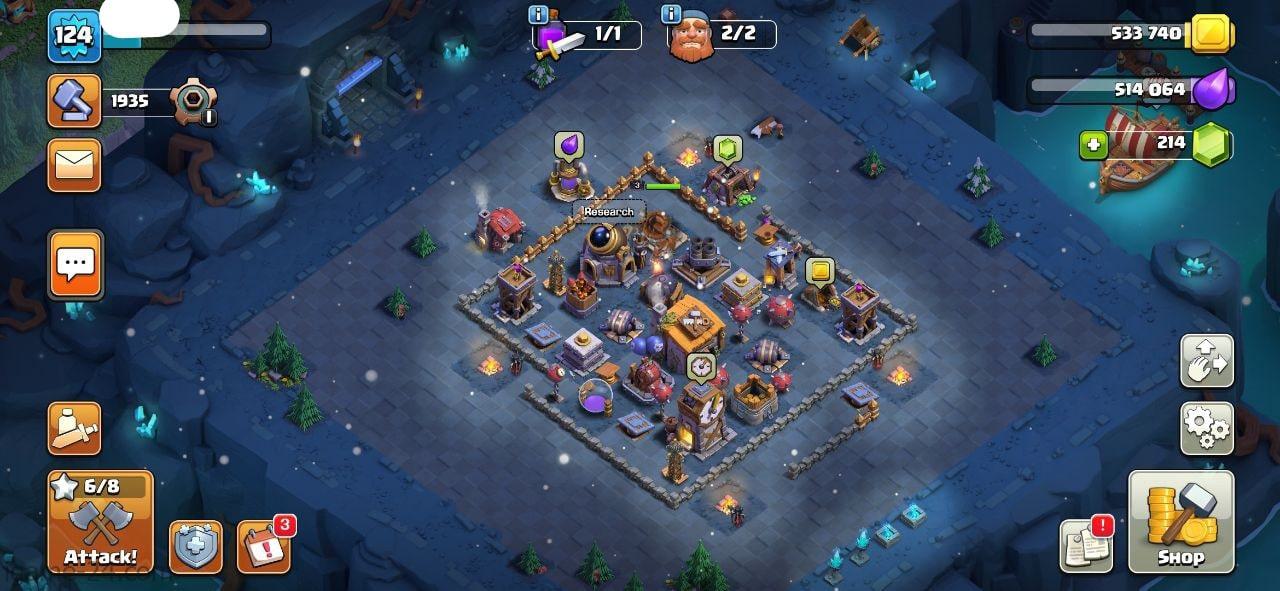Show the builder info for 2/2
Screen dimensions: 1280x591
point(672,14)
